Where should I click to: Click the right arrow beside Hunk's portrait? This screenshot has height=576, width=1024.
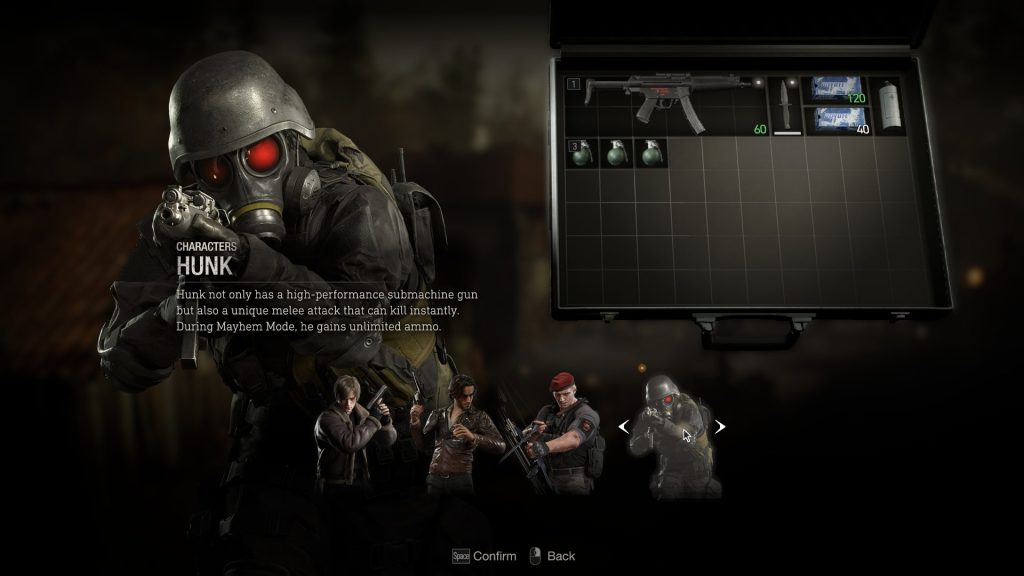(718, 427)
